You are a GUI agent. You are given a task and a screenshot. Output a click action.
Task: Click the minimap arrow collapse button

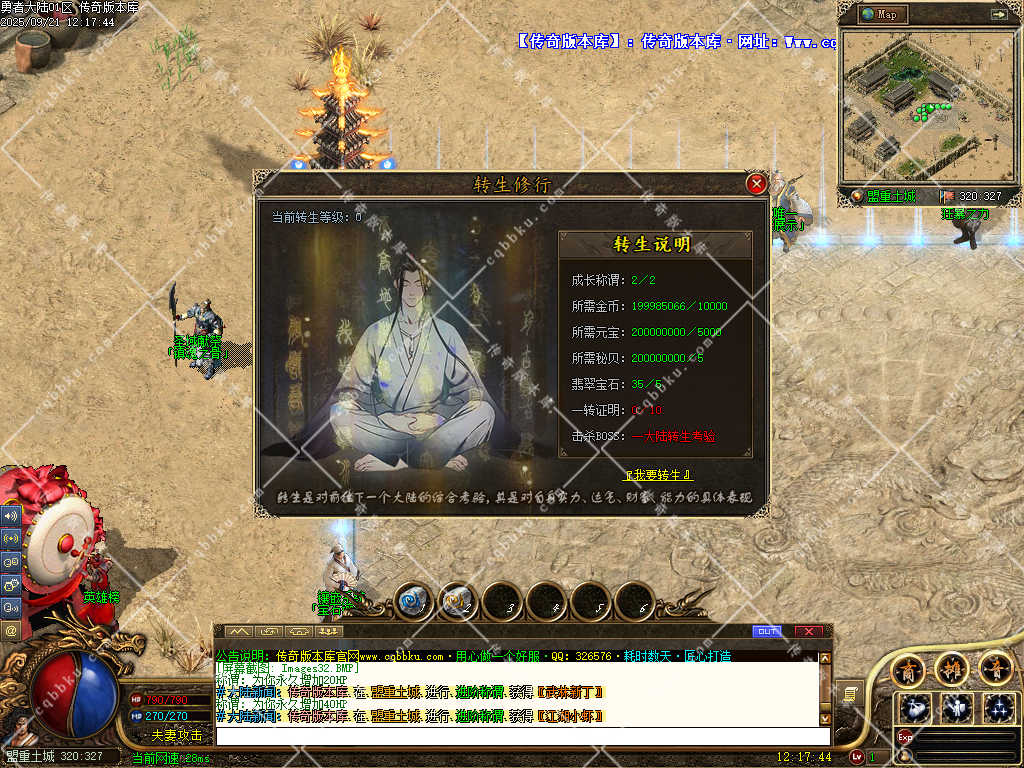coord(998,14)
